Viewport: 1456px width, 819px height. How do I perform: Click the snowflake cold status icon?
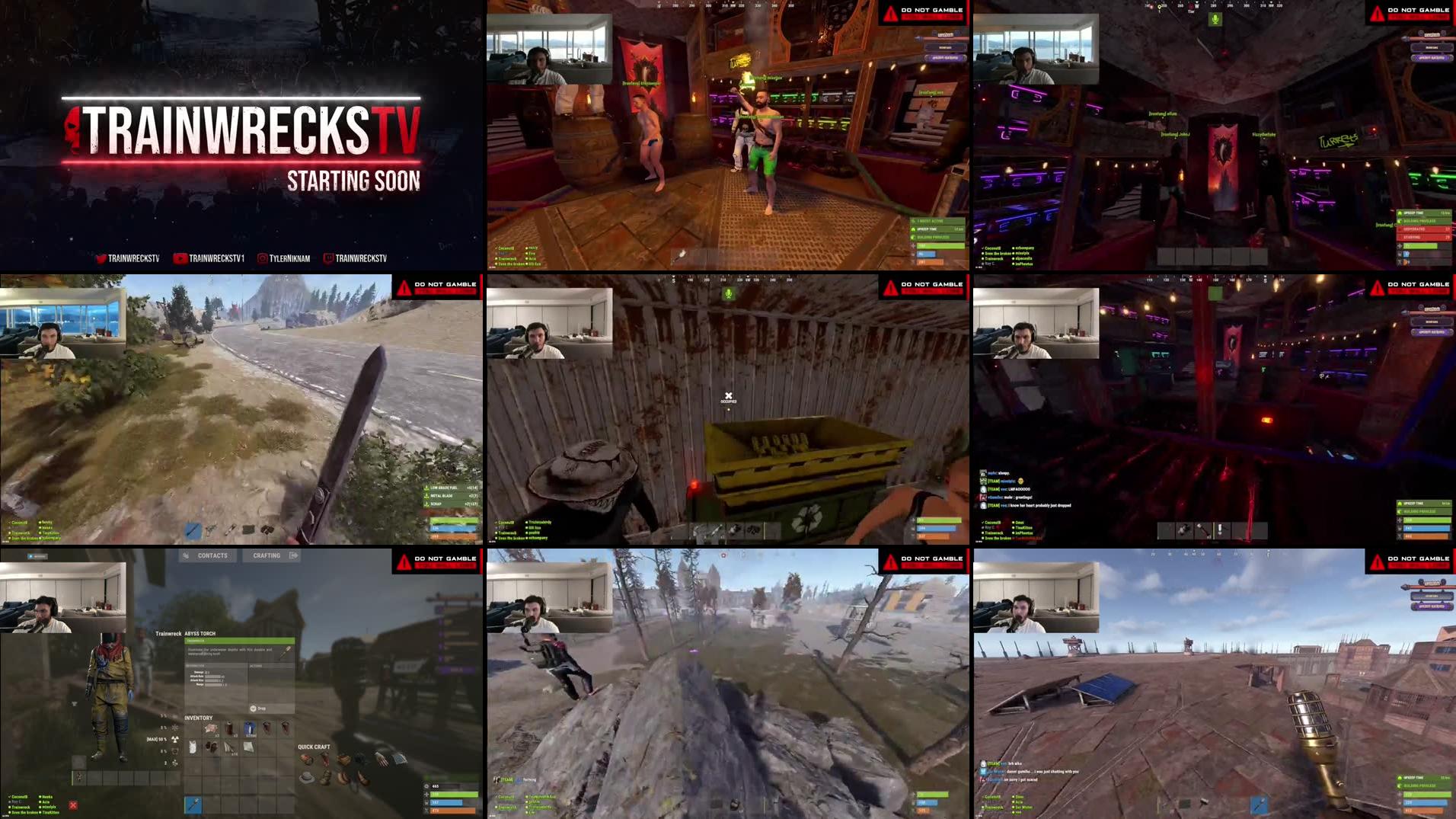(174, 728)
